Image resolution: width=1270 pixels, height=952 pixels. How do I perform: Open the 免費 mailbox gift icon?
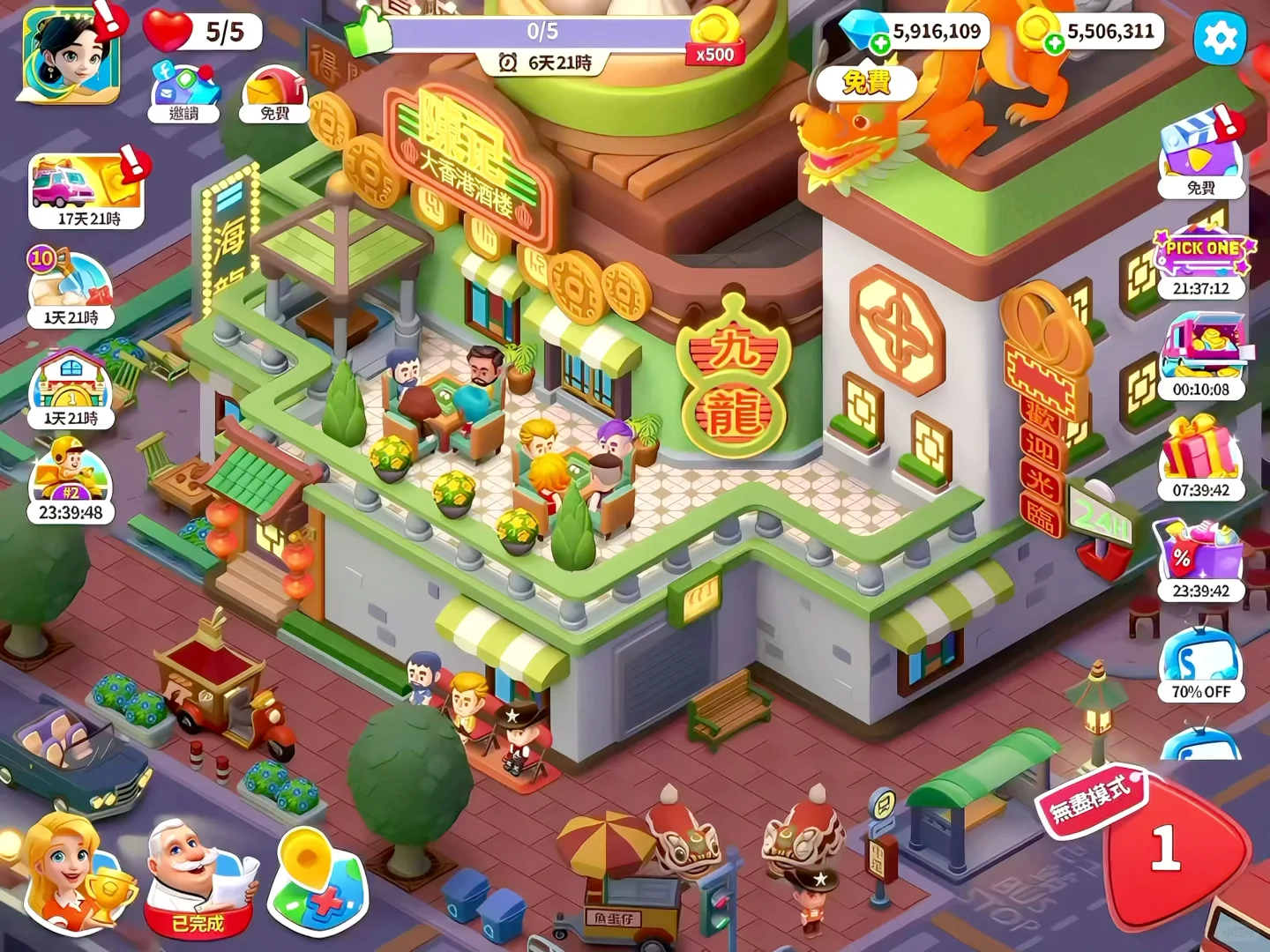[274, 93]
